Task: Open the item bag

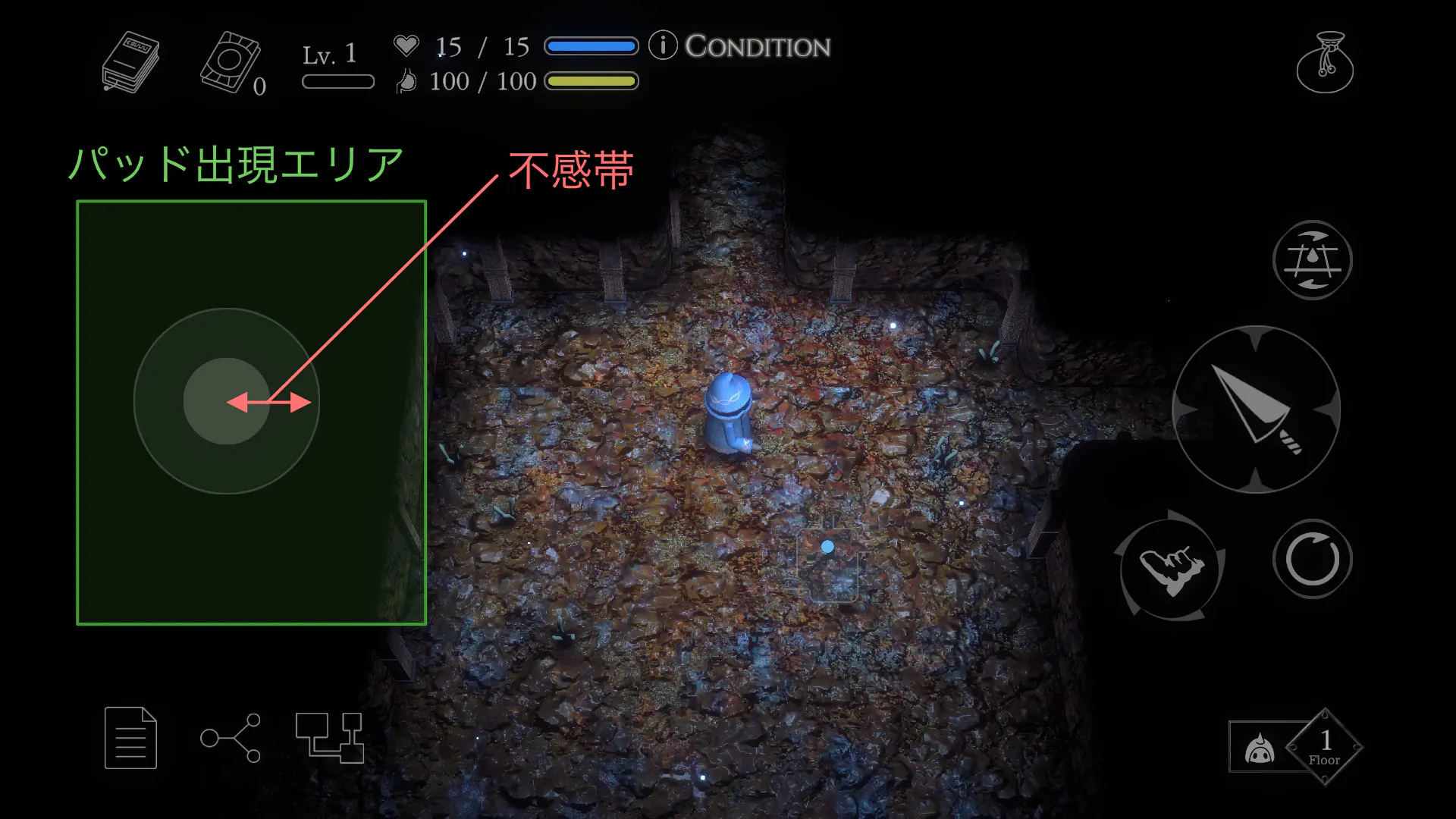Action: 1325,62
